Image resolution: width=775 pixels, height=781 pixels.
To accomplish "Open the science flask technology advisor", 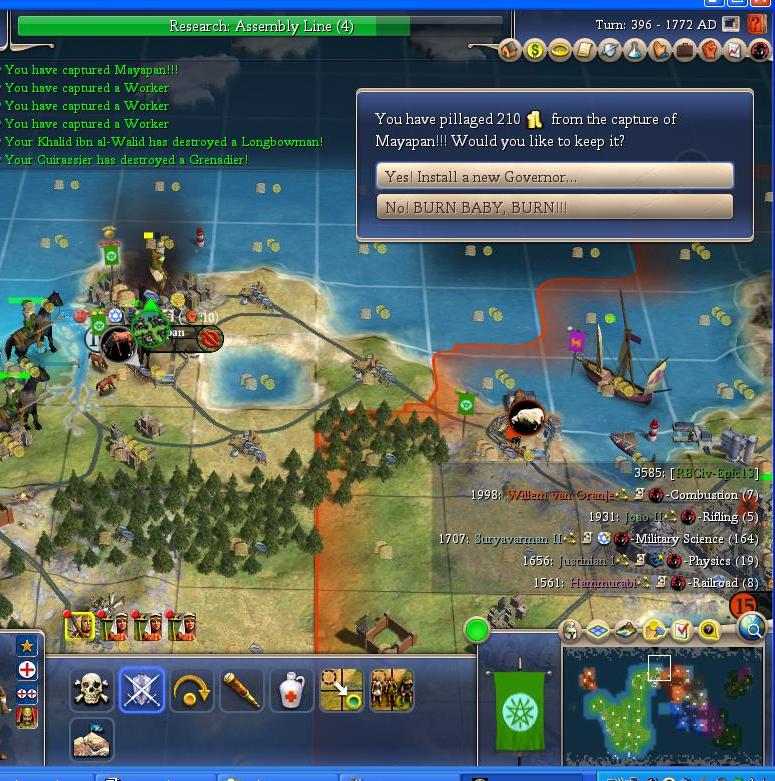I will pos(635,50).
